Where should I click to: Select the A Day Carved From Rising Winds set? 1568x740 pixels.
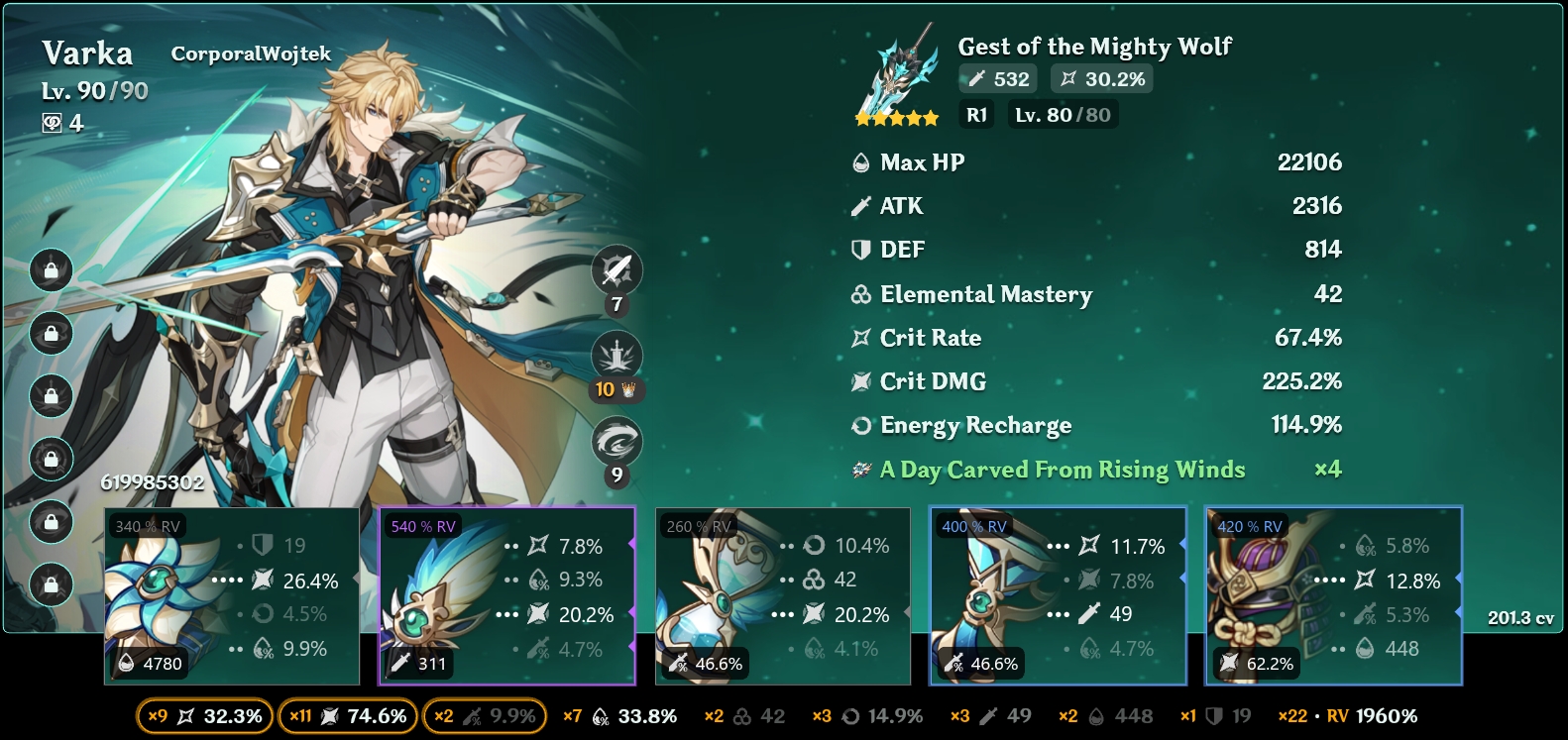[x=1062, y=470]
